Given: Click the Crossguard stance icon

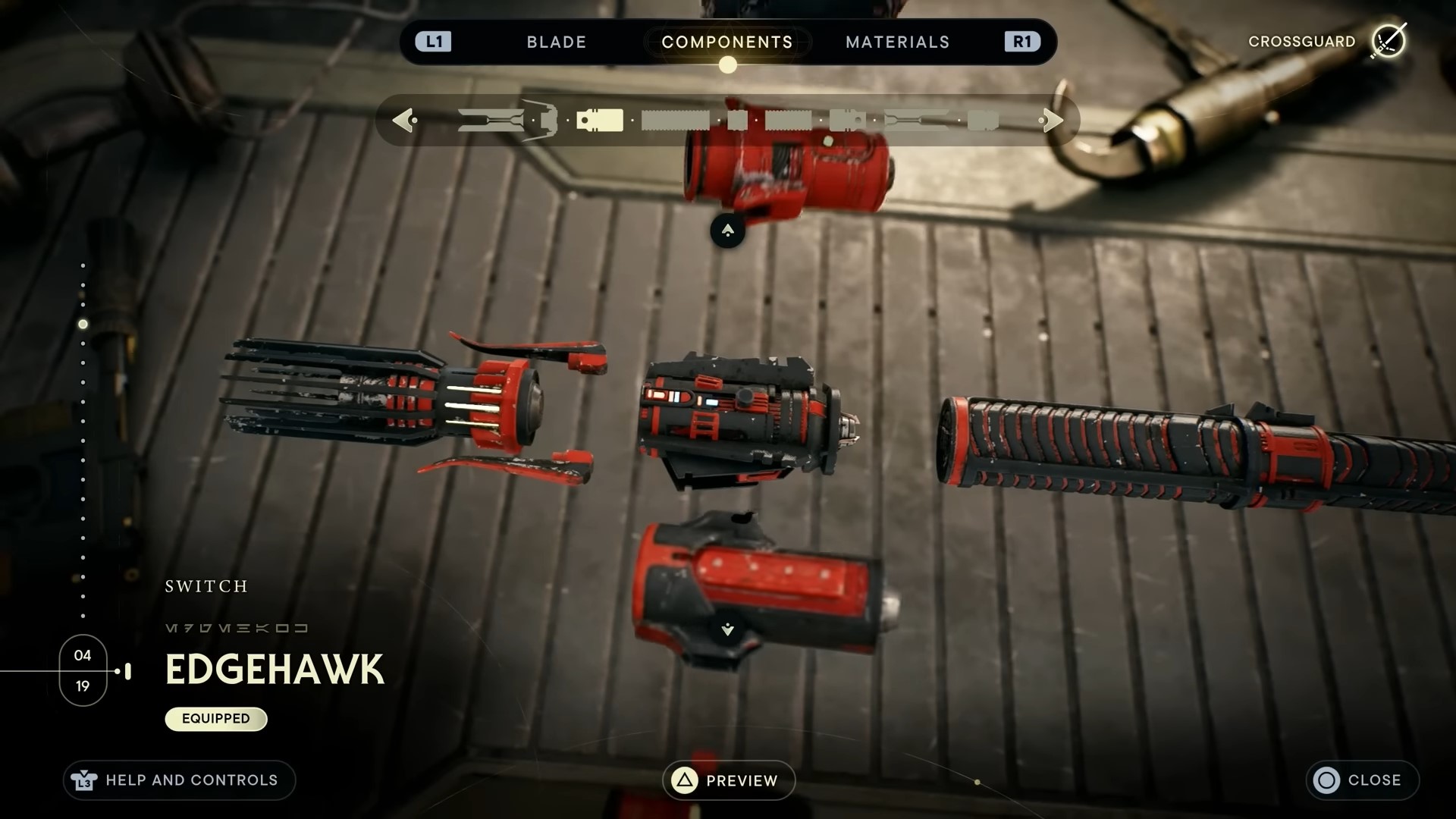Looking at the screenshot, I should coord(1389,41).
